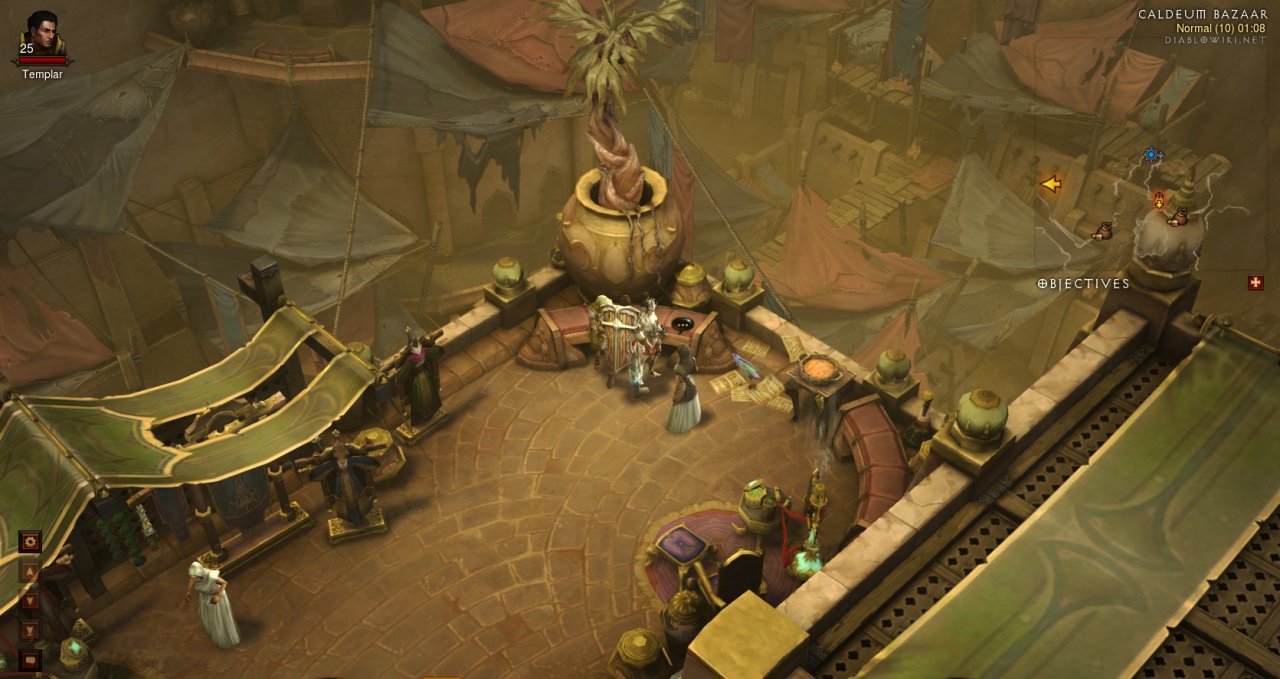Expand the Objectives tracker with the plus button
Screen dimensions: 1280x679
coord(1255,283)
